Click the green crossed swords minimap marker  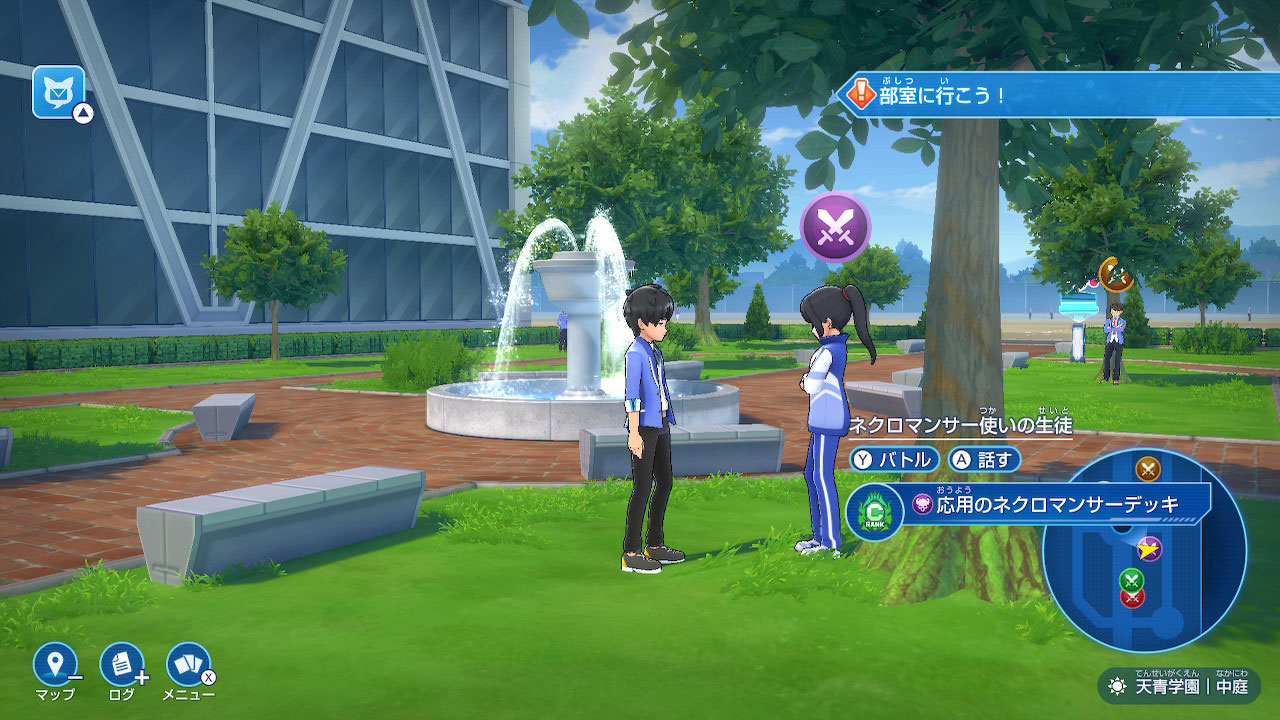(x=1130, y=578)
